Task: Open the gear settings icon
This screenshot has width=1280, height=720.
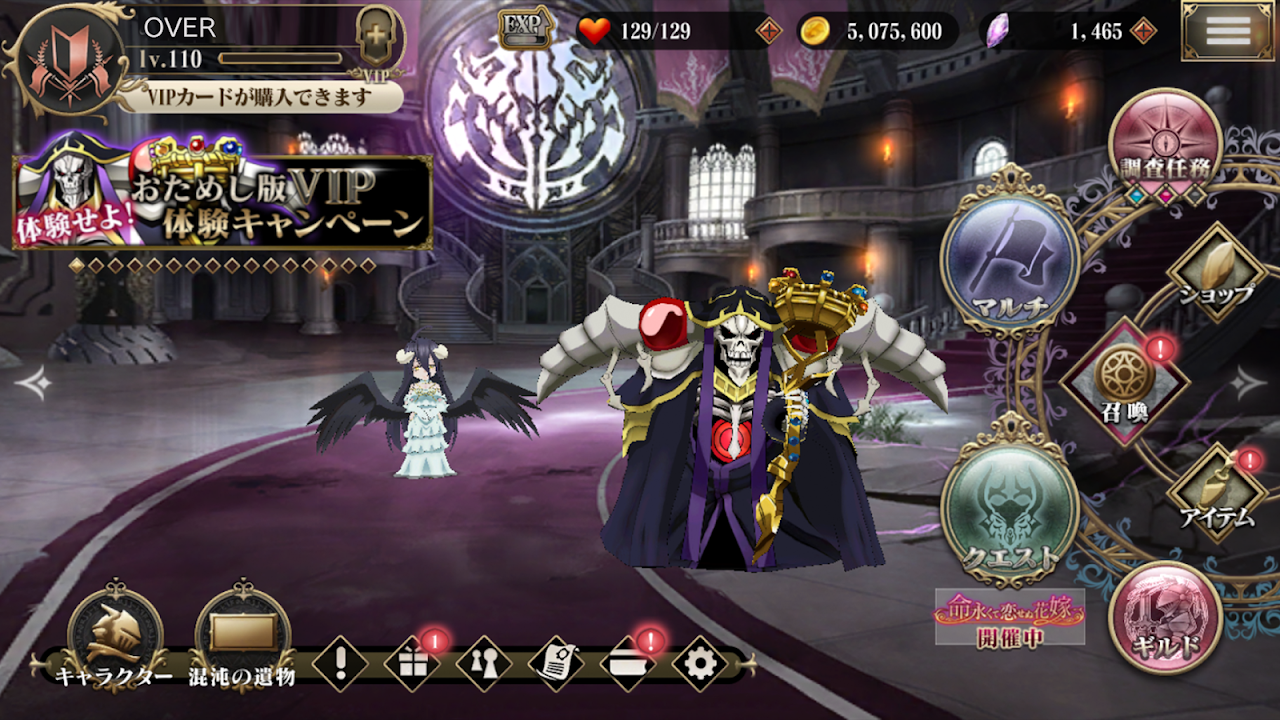Action: (699, 664)
